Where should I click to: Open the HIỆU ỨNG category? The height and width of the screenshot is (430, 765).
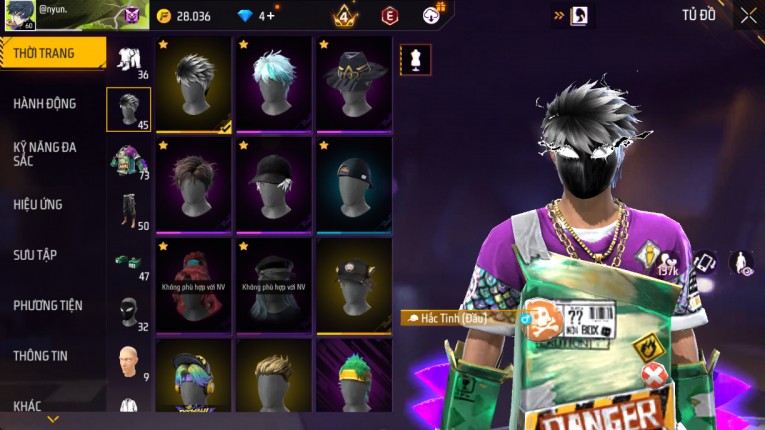[x=38, y=204]
